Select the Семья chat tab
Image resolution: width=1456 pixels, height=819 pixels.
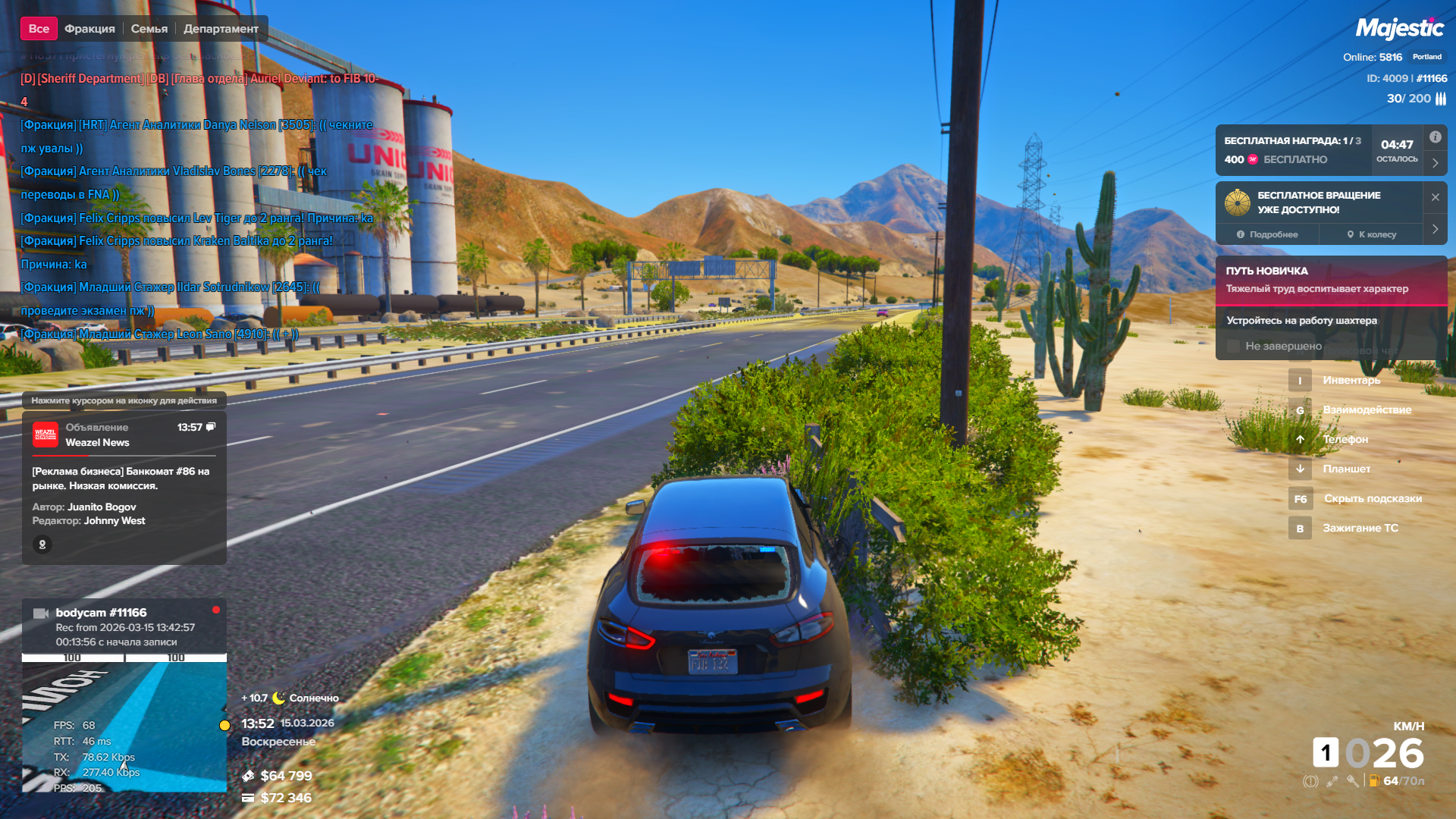[149, 29]
